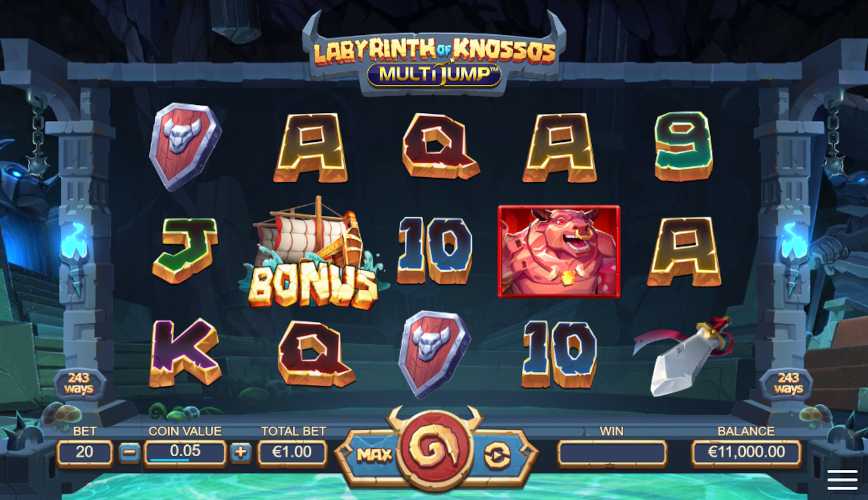Start autoplay spins
This screenshot has width=868, height=500.
496,455
